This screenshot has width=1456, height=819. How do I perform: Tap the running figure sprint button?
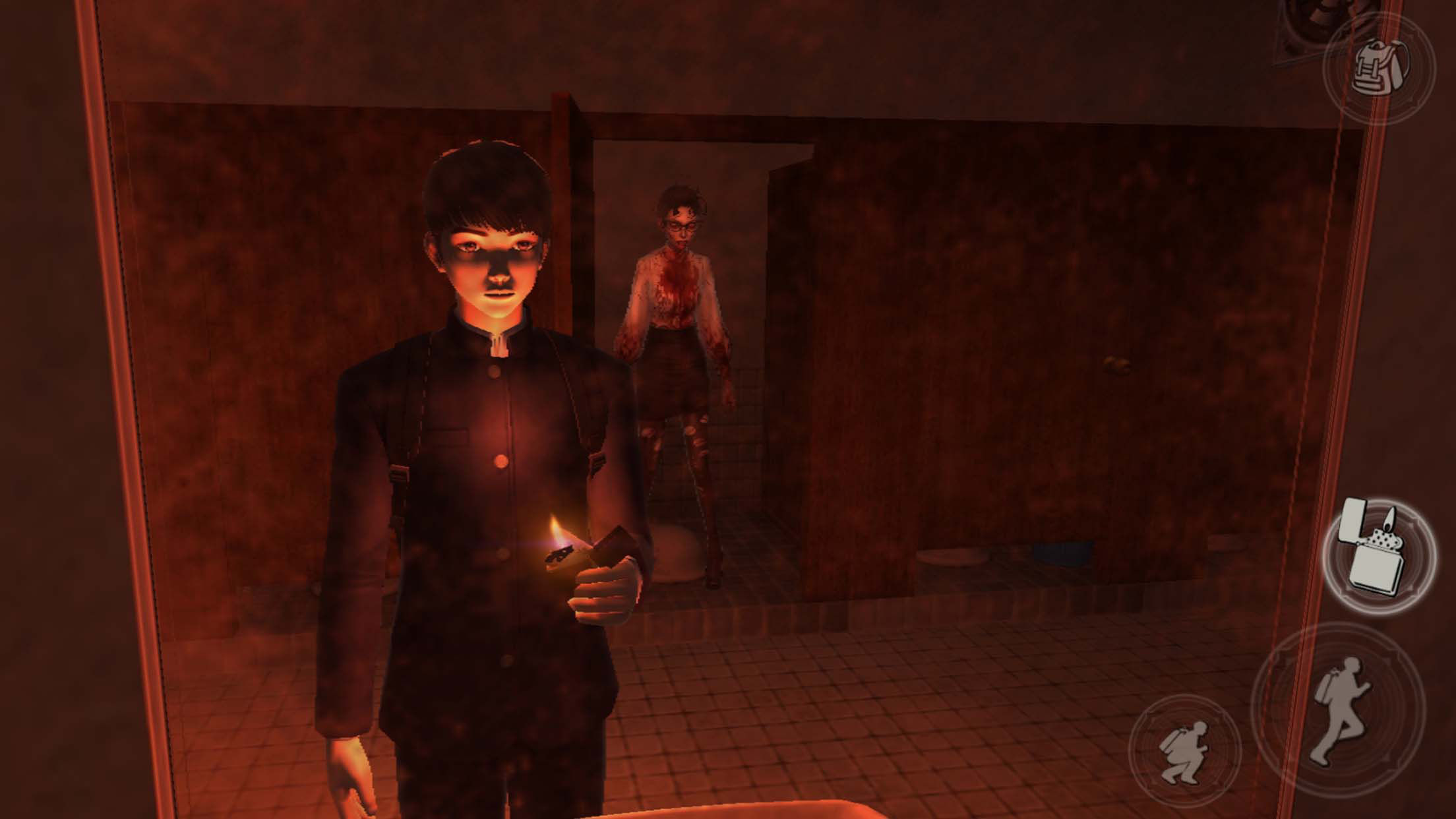click(1339, 711)
